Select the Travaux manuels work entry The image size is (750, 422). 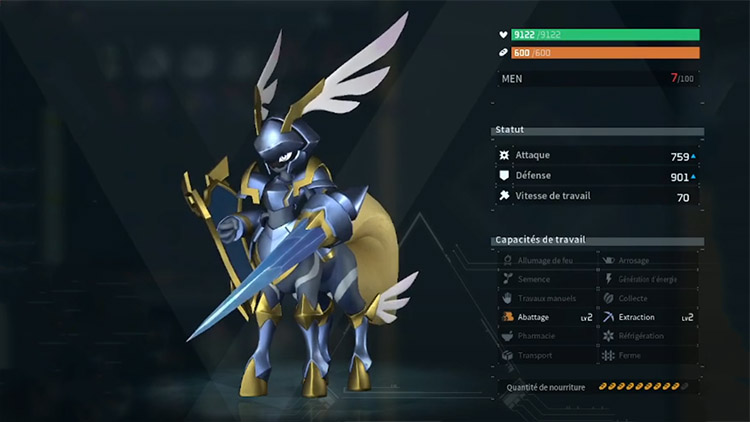pyautogui.click(x=547, y=298)
